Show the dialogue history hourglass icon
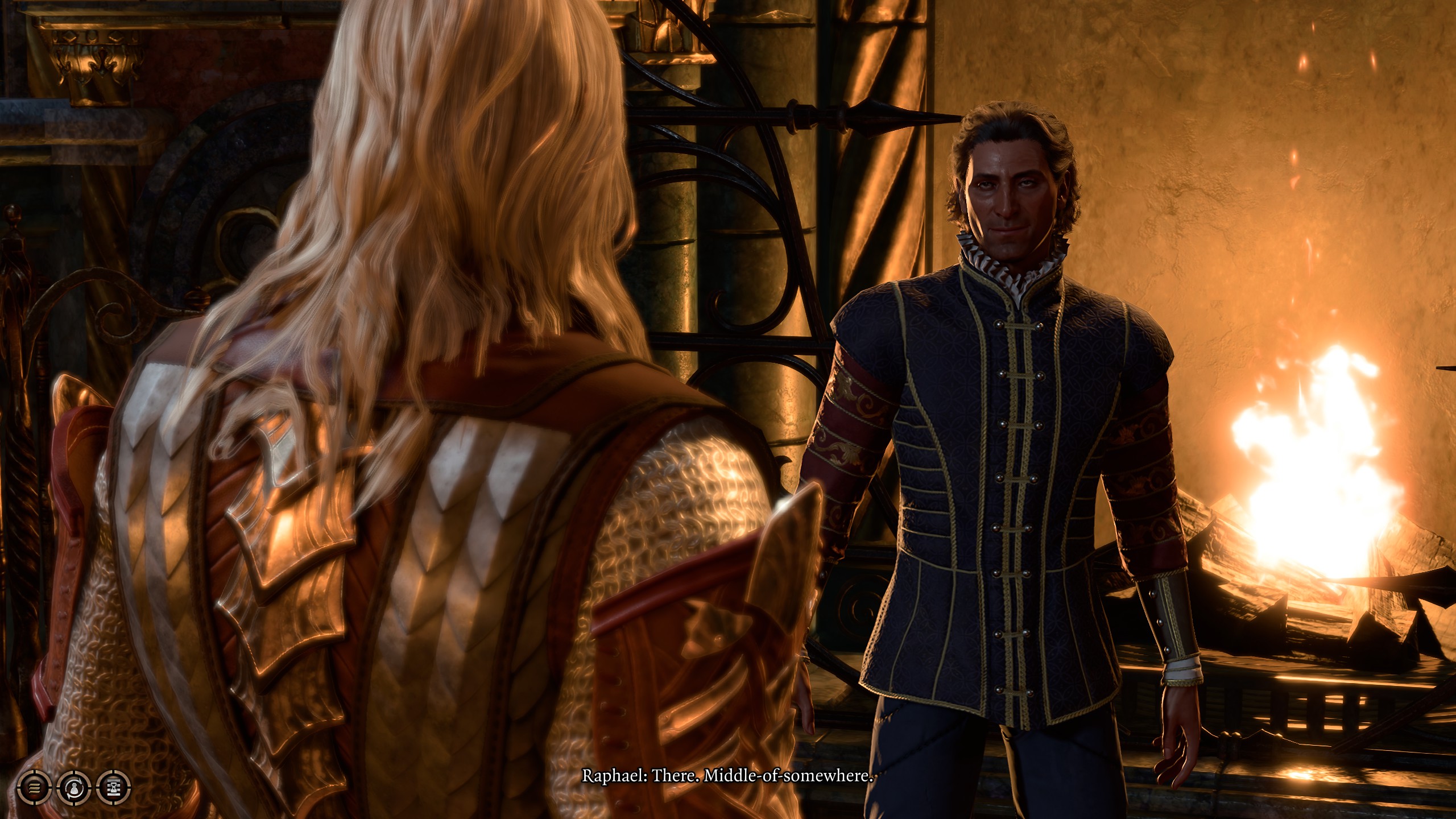The image size is (1456, 819). tap(114, 788)
